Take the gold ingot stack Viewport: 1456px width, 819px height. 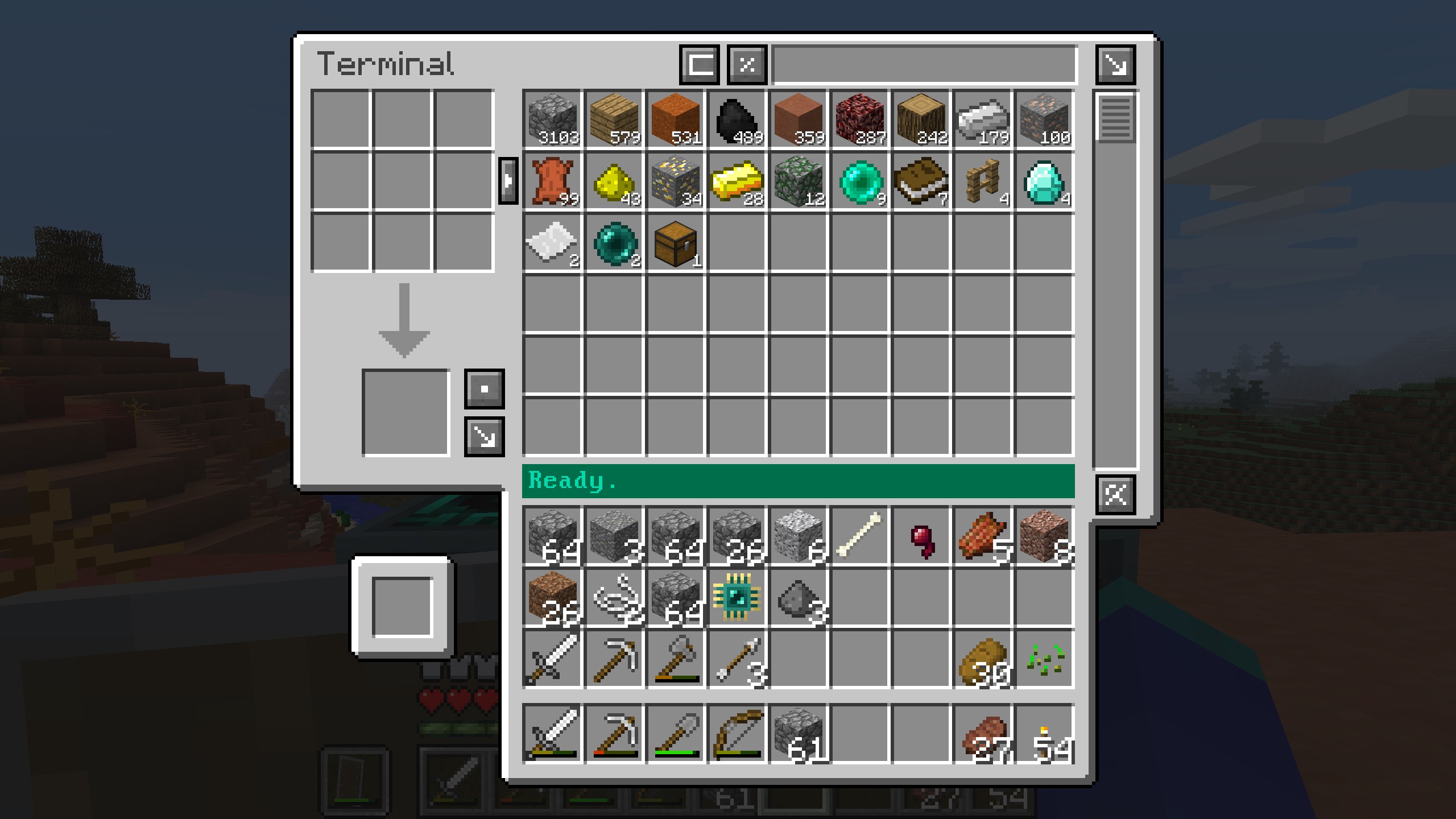coord(737,181)
